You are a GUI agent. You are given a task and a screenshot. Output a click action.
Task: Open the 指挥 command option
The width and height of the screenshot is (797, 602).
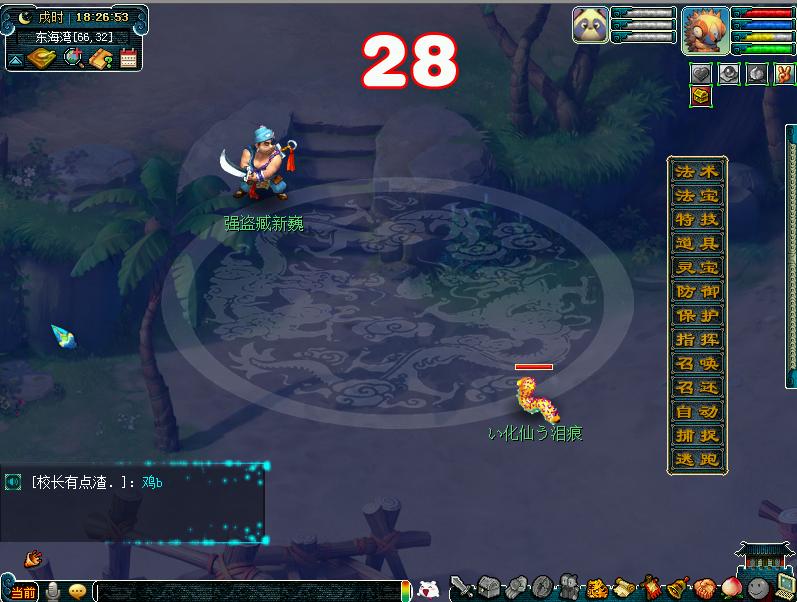click(697, 339)
